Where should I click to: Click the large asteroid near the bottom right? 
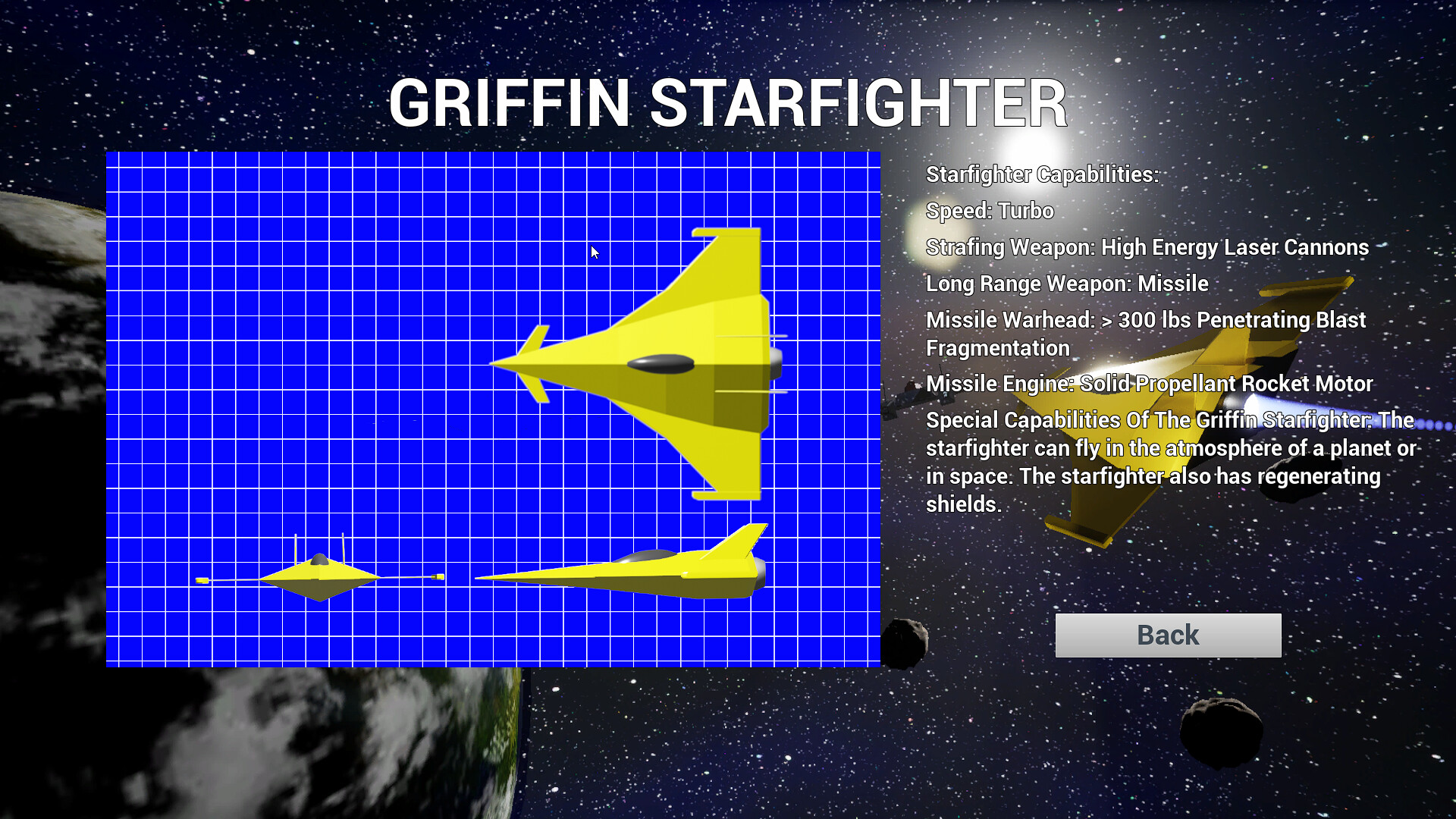(1221, 728)
